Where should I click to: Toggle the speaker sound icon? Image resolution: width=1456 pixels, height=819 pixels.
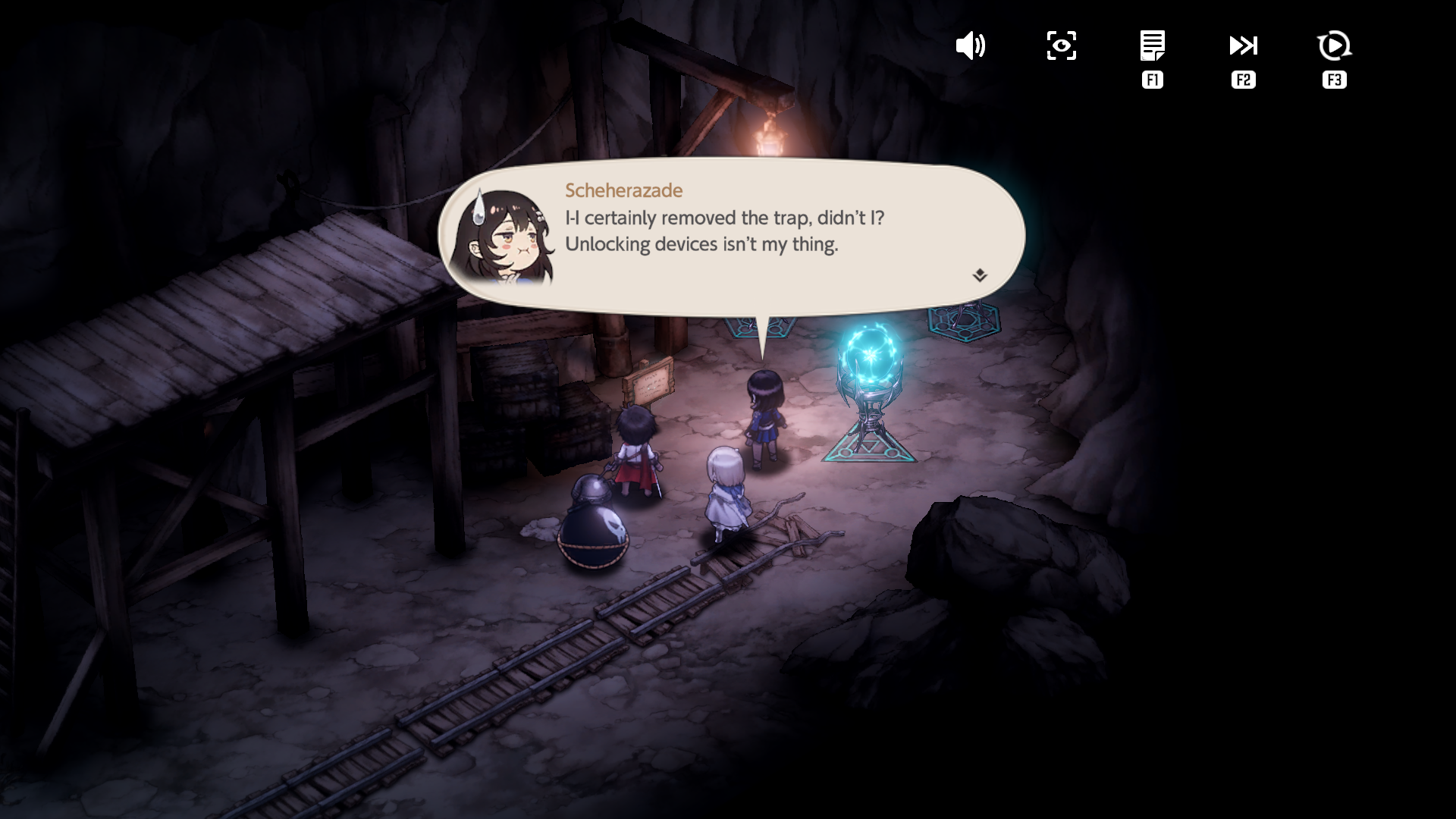pos(970,46)
